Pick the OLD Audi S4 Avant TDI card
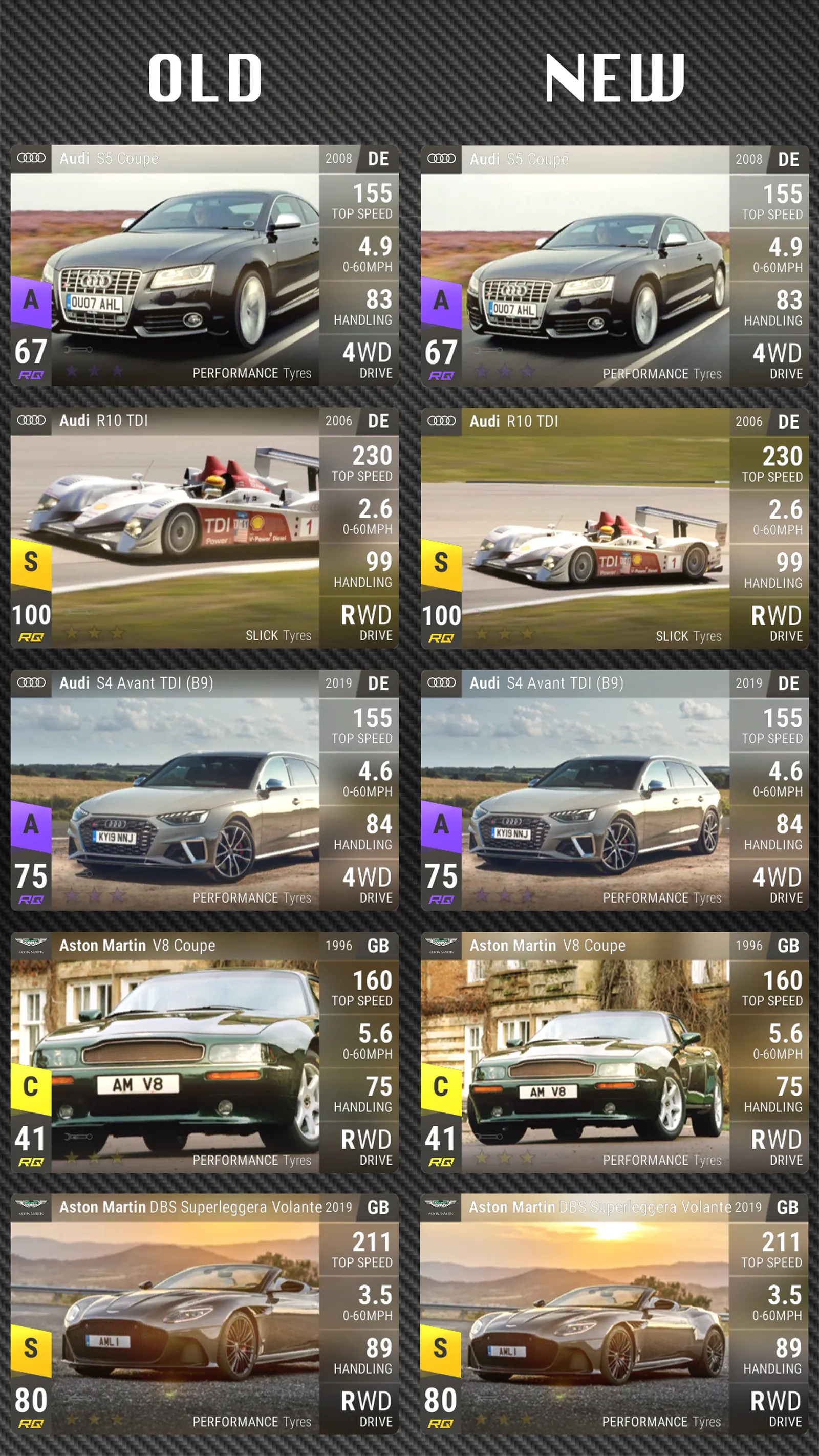Image resolution: width=819 pixels, height=1456 pixels. click(x=204, y=790)
